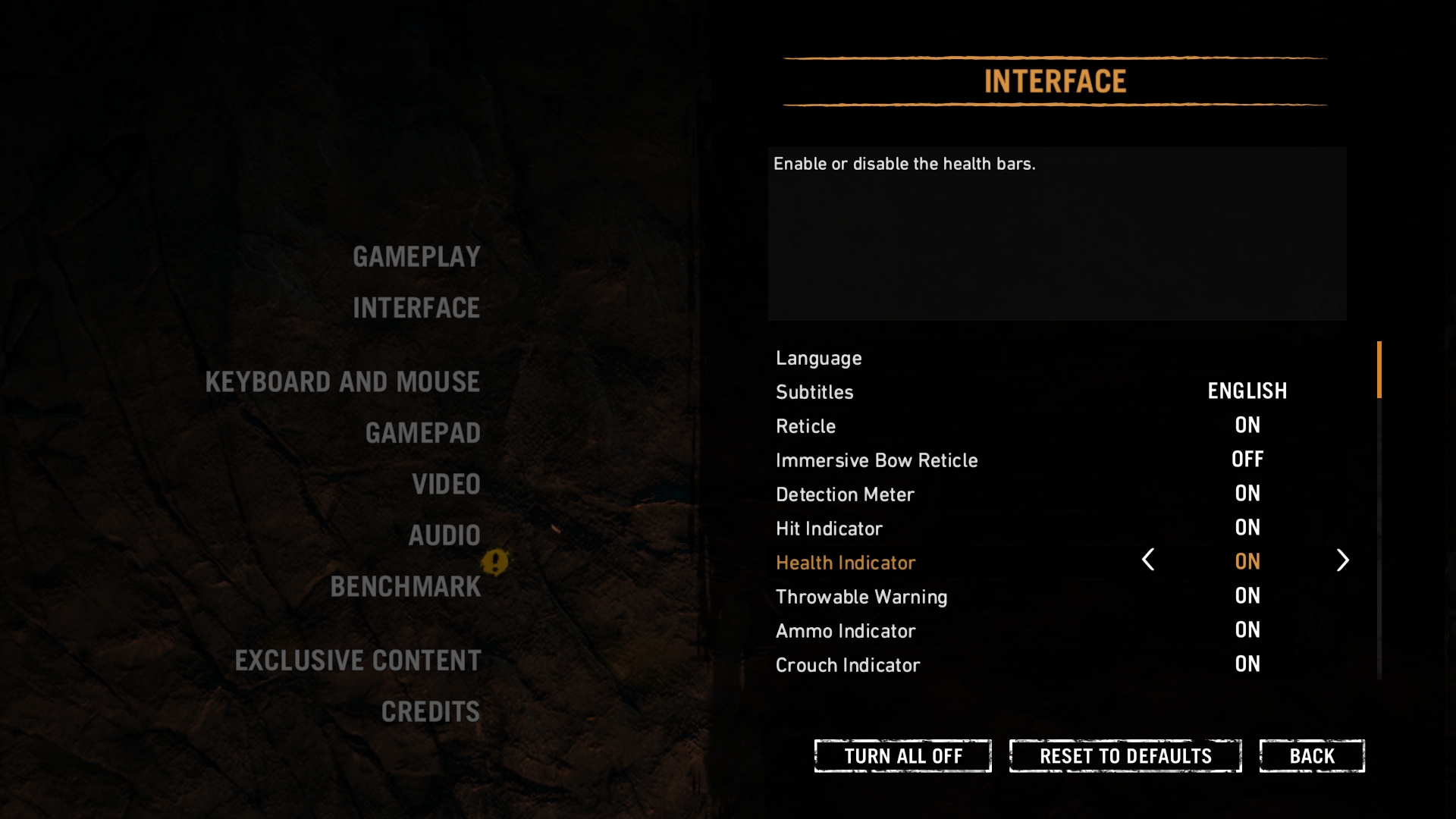The image size is (1456, 819).
Task: Click the right arrow for Health Indicator
Action: point(1342,560)
